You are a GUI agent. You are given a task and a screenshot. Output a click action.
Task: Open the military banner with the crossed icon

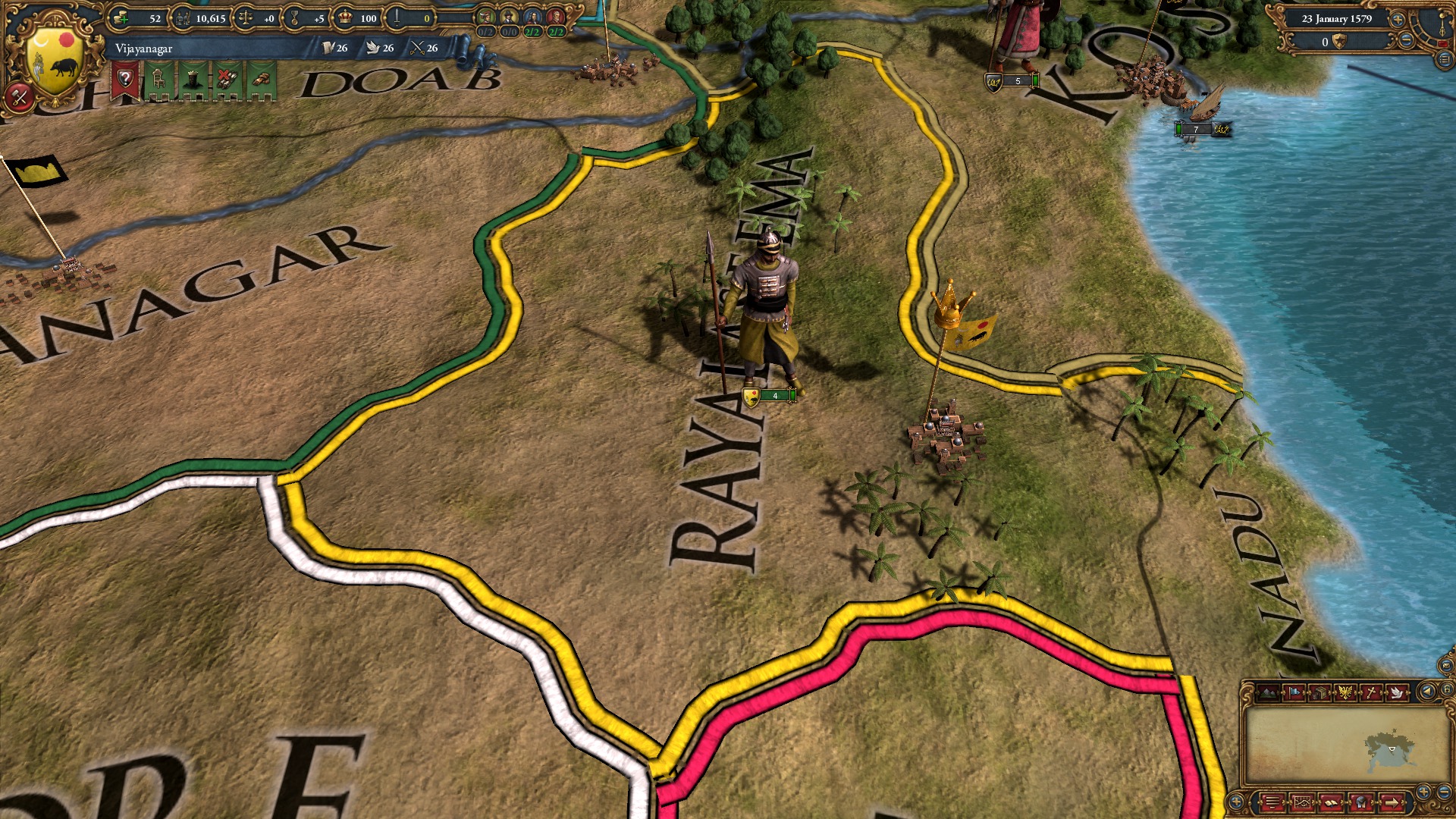click(x=227, y=79)
